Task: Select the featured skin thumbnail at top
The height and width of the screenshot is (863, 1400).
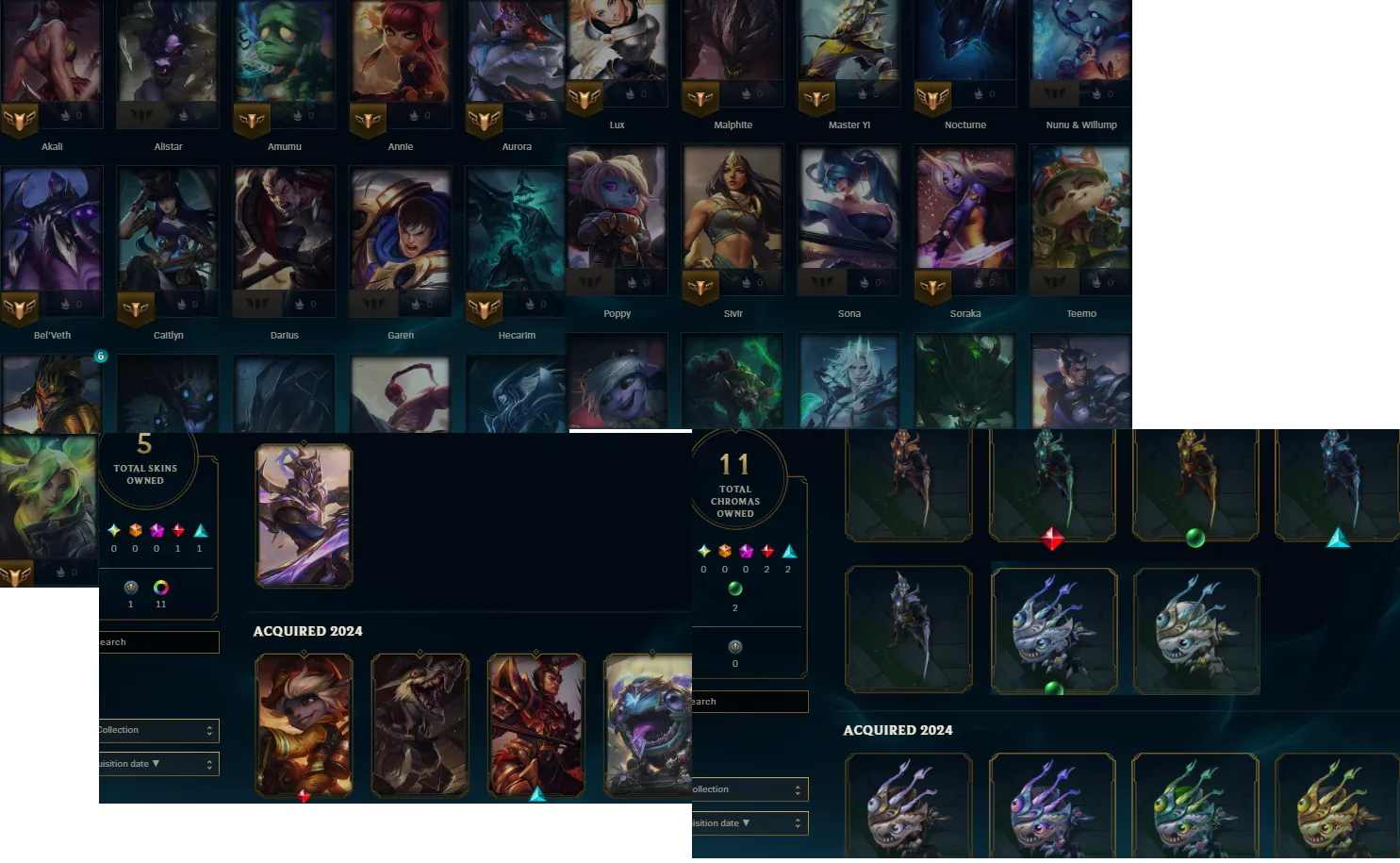Action: pos(304,514)
